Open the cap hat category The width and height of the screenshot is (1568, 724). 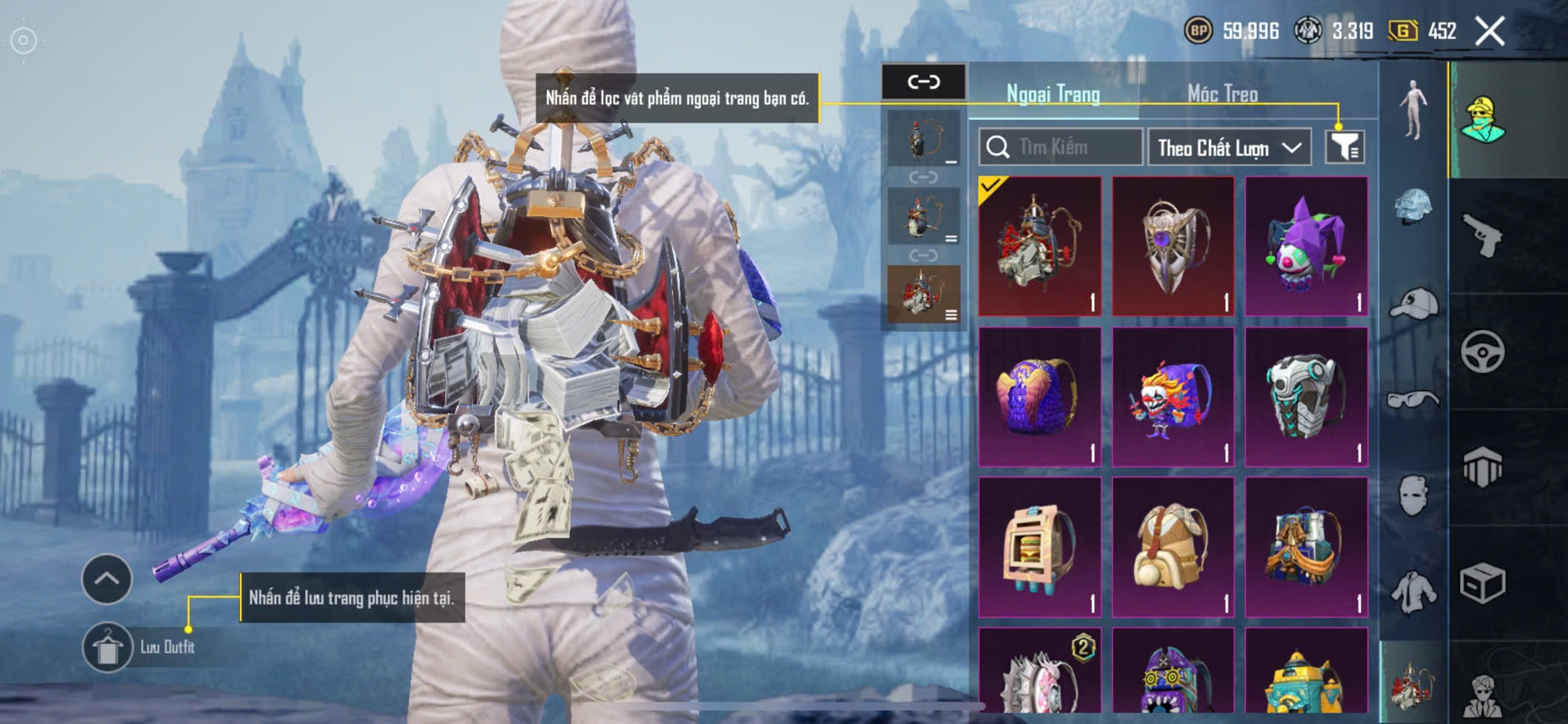point(1413,304)
